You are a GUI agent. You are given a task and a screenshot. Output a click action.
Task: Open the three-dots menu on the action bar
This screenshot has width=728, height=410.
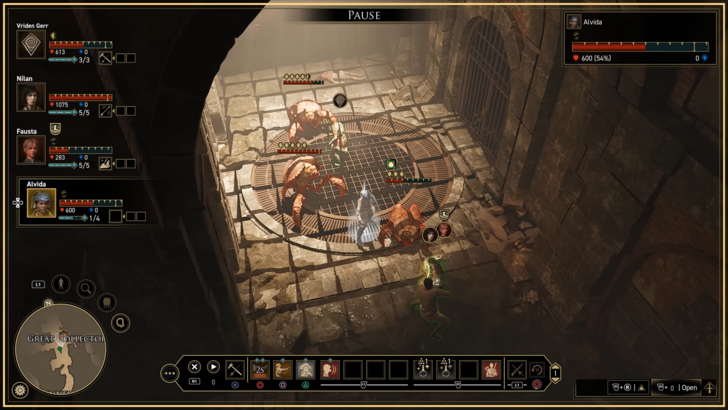tap(168, 373)
